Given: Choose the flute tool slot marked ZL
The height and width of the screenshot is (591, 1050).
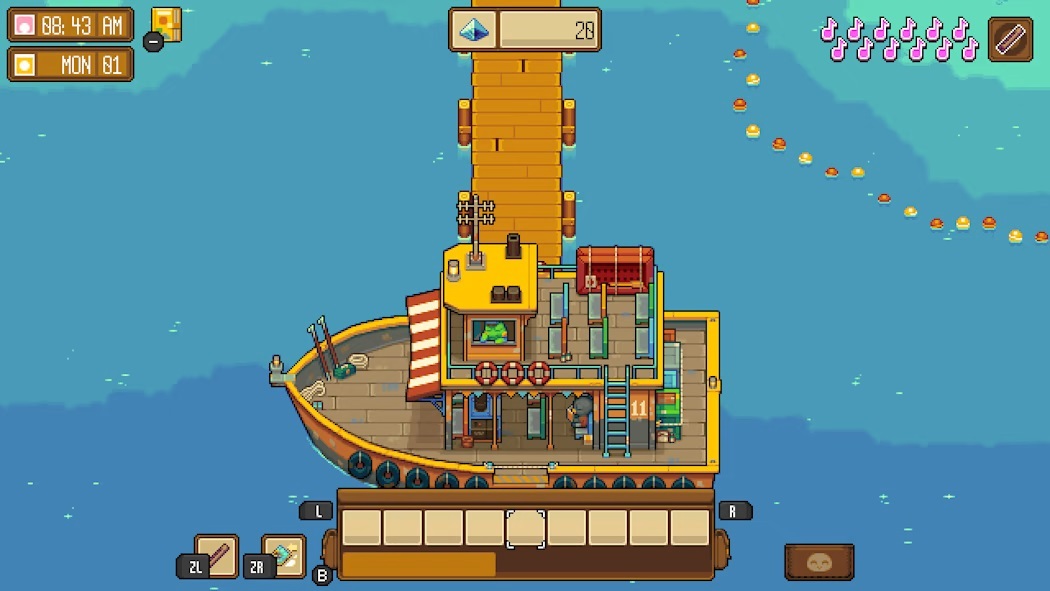Looking at the screenshot, I should [x=217, y=556].
